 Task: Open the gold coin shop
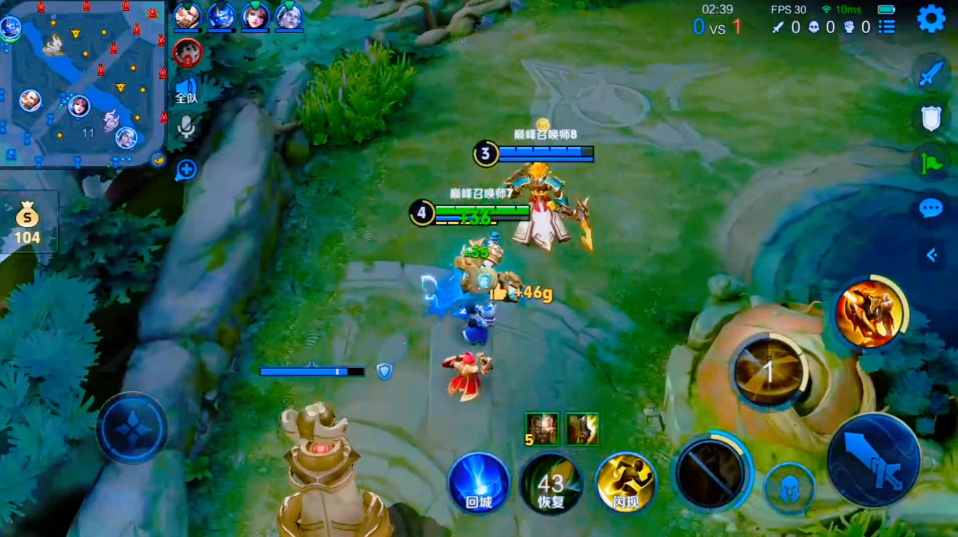(x=28, y=223)
